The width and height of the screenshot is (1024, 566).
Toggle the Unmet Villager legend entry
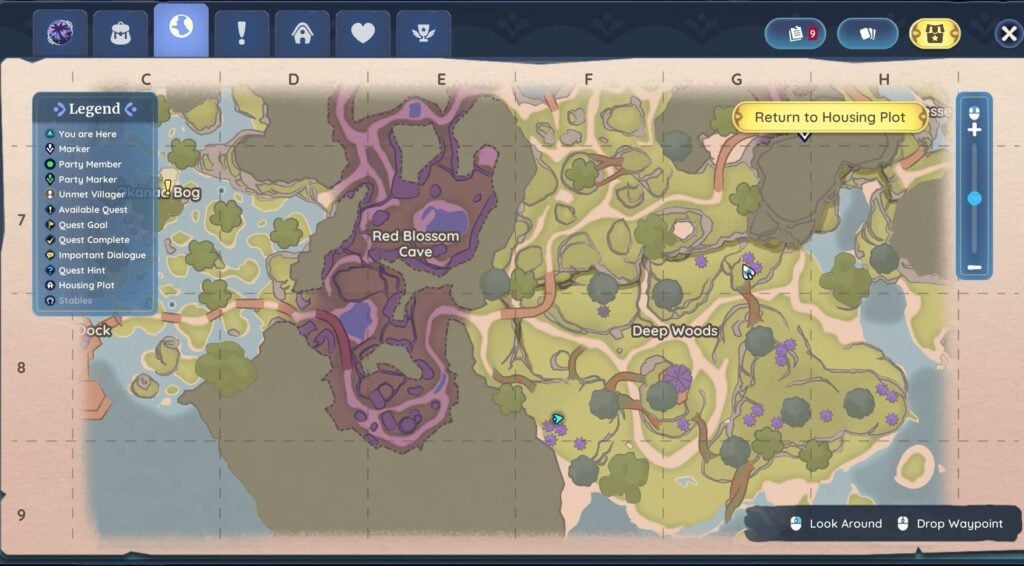(91, 194)
